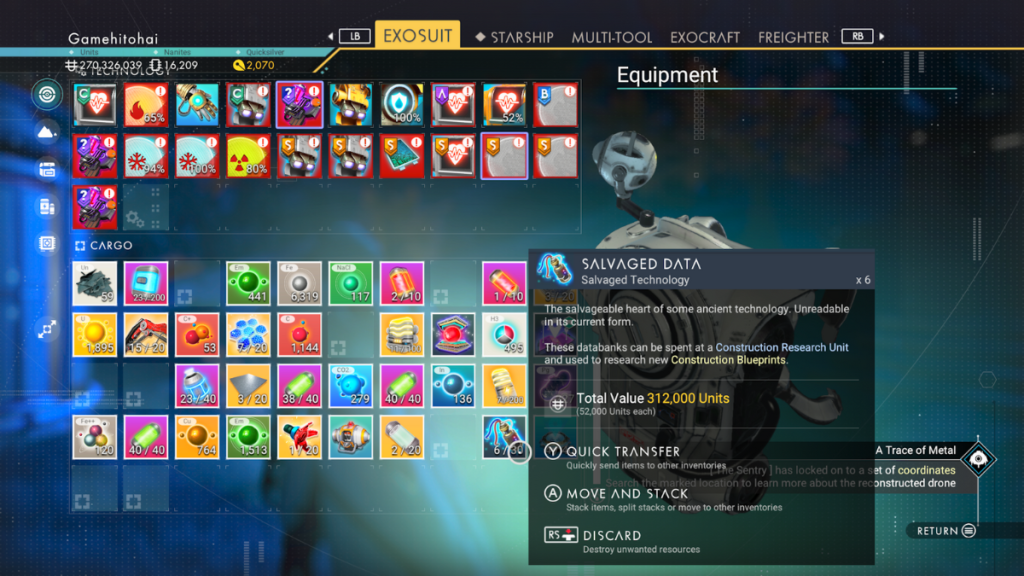
Task: Select the Exosuit tab
Action: [x=417, y=36]
